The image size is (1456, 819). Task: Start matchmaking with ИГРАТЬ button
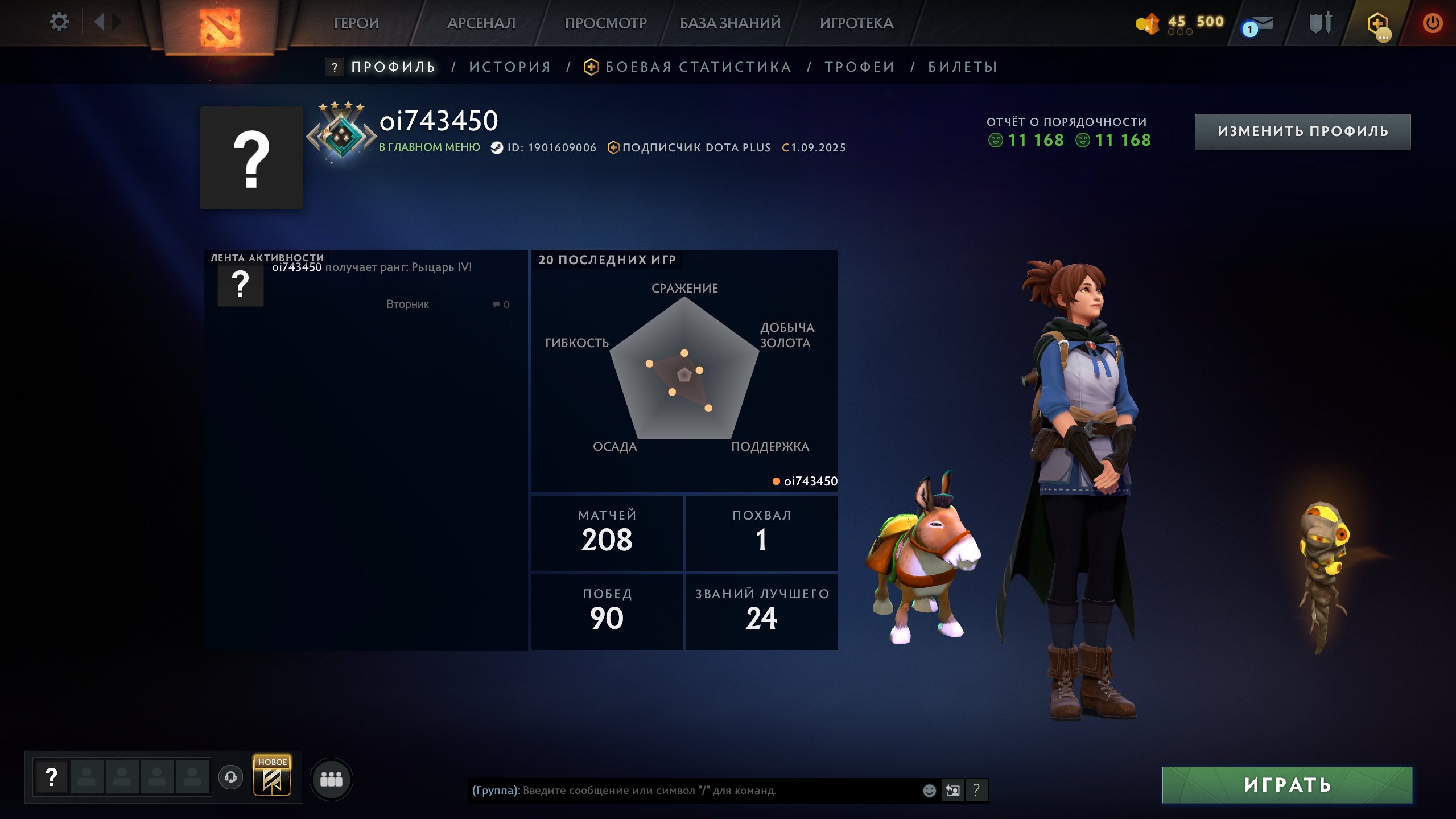(1287, 785)
